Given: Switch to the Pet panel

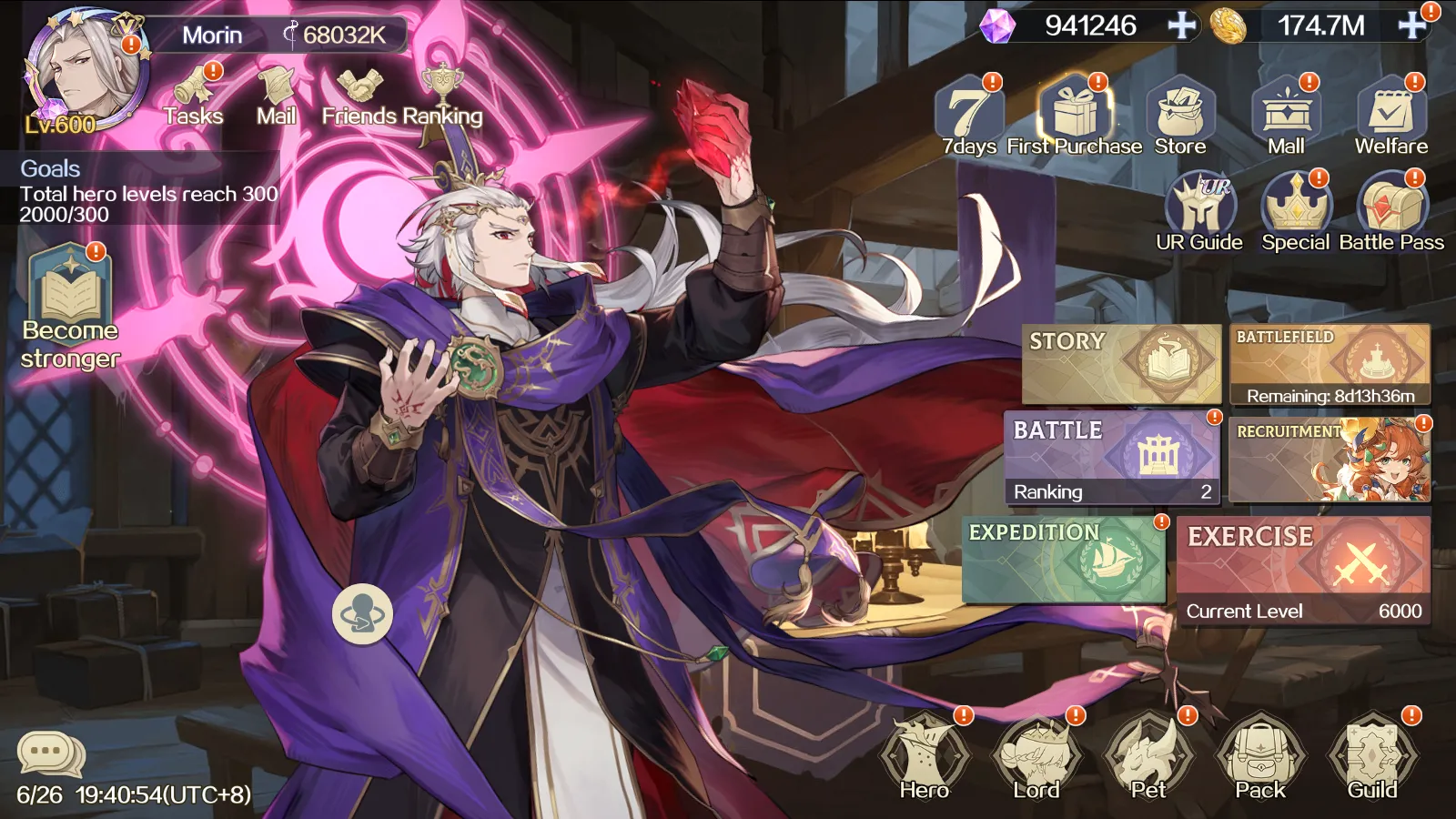Looking at the screenshot, I should 1149,753.
